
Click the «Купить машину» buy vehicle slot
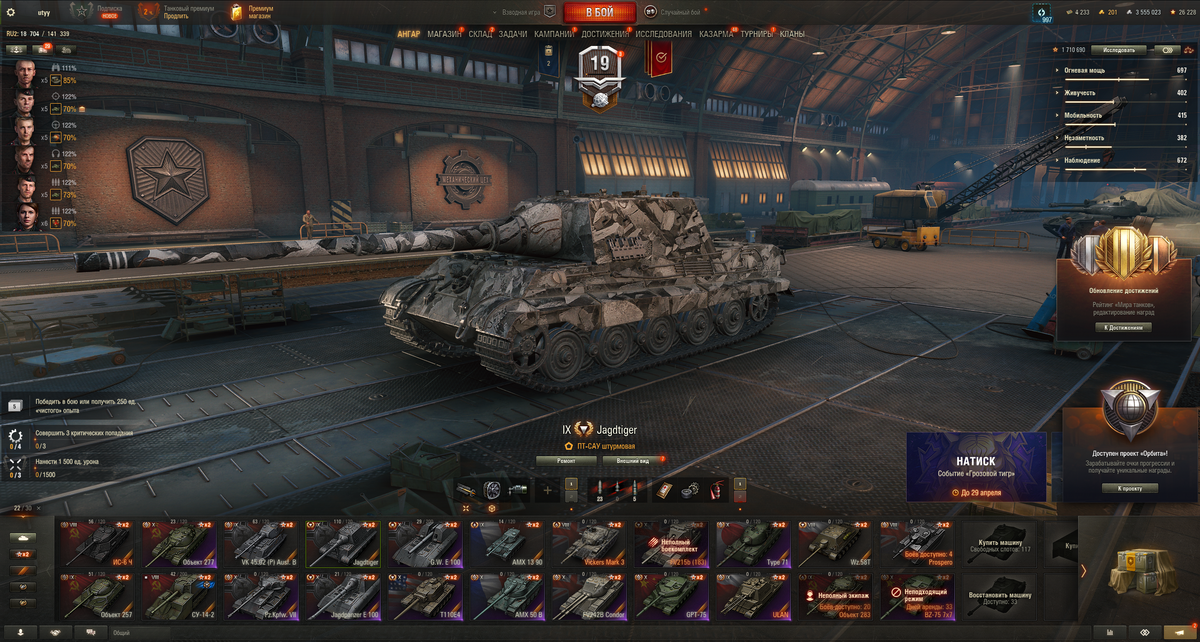click(1000, 542)
